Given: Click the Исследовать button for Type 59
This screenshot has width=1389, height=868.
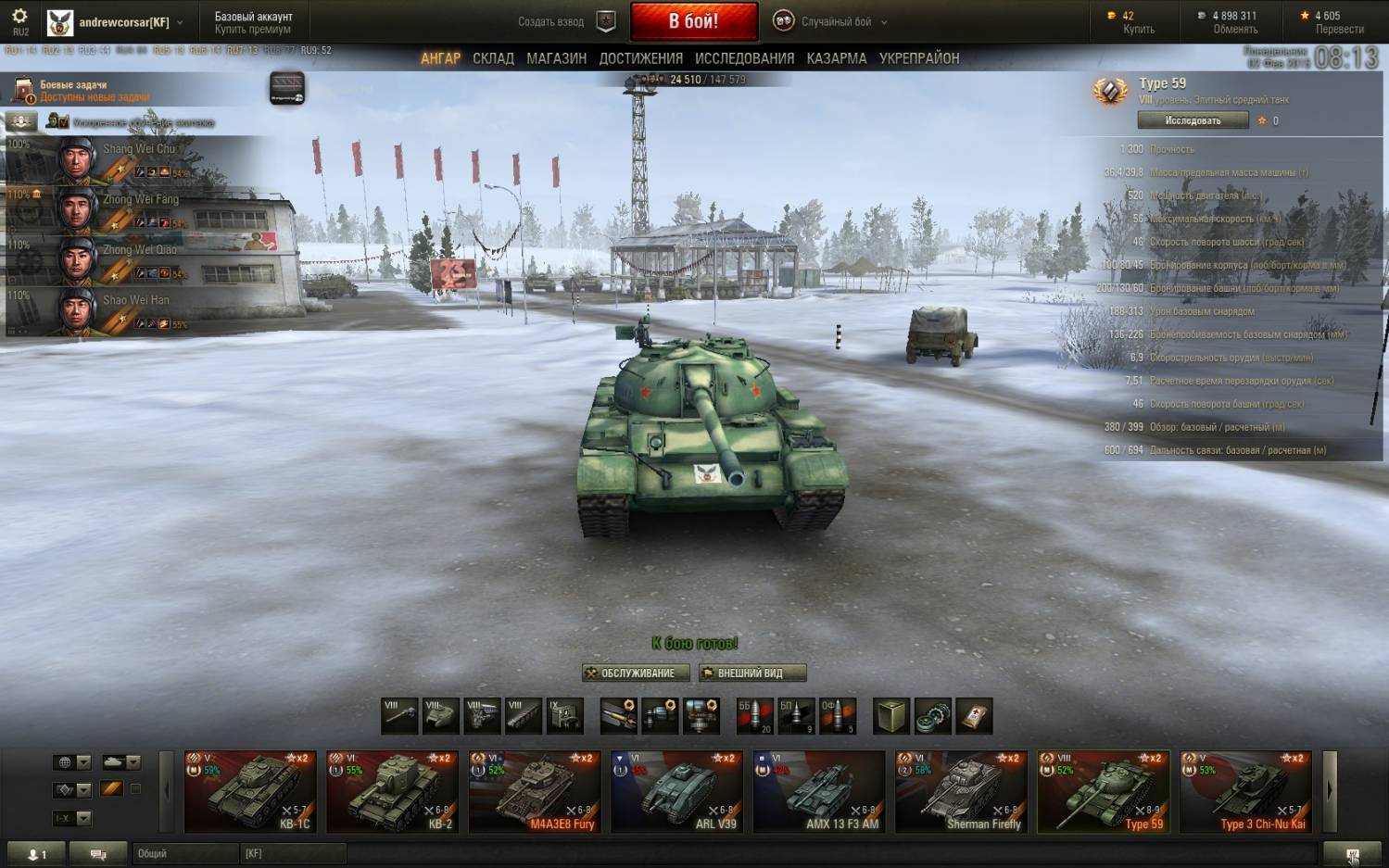Looking at the screenshot, I should [1193, 120].
